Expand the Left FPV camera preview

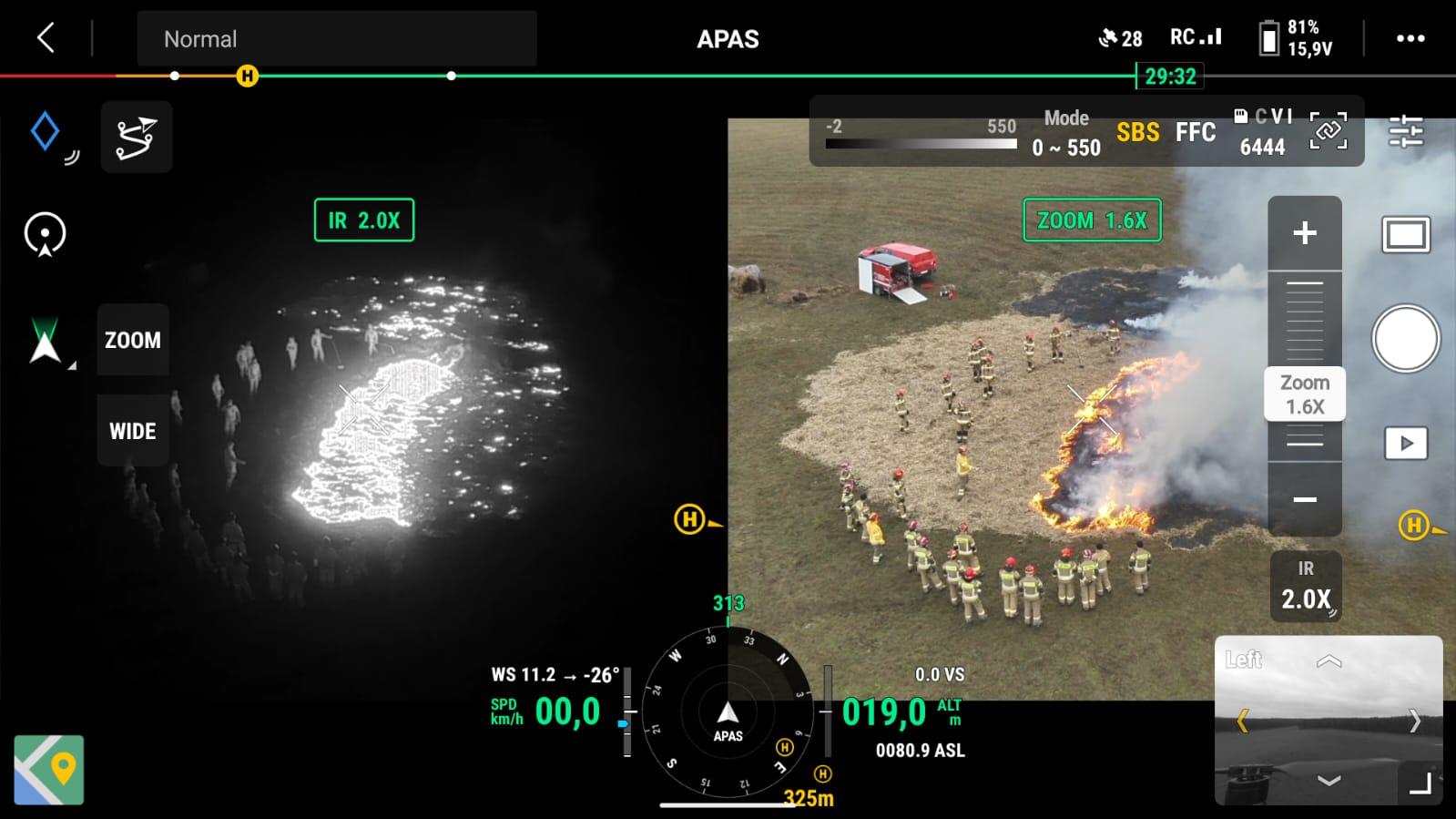click(1420, 783)
